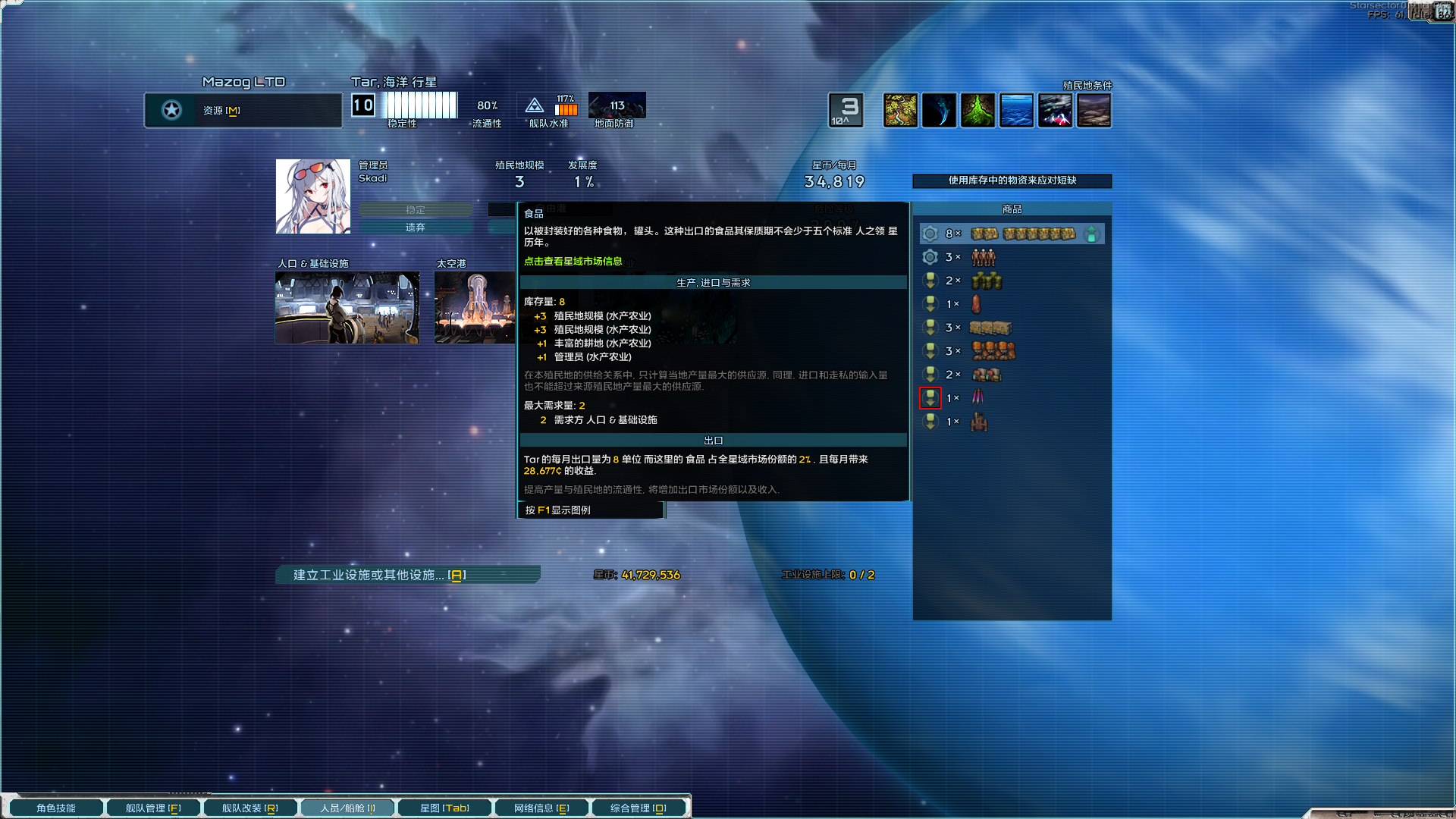Click the 建立工业设施或其他设施 button
Image resolution: width=1456 pixels, height=819 pixels.
[408, 575]
